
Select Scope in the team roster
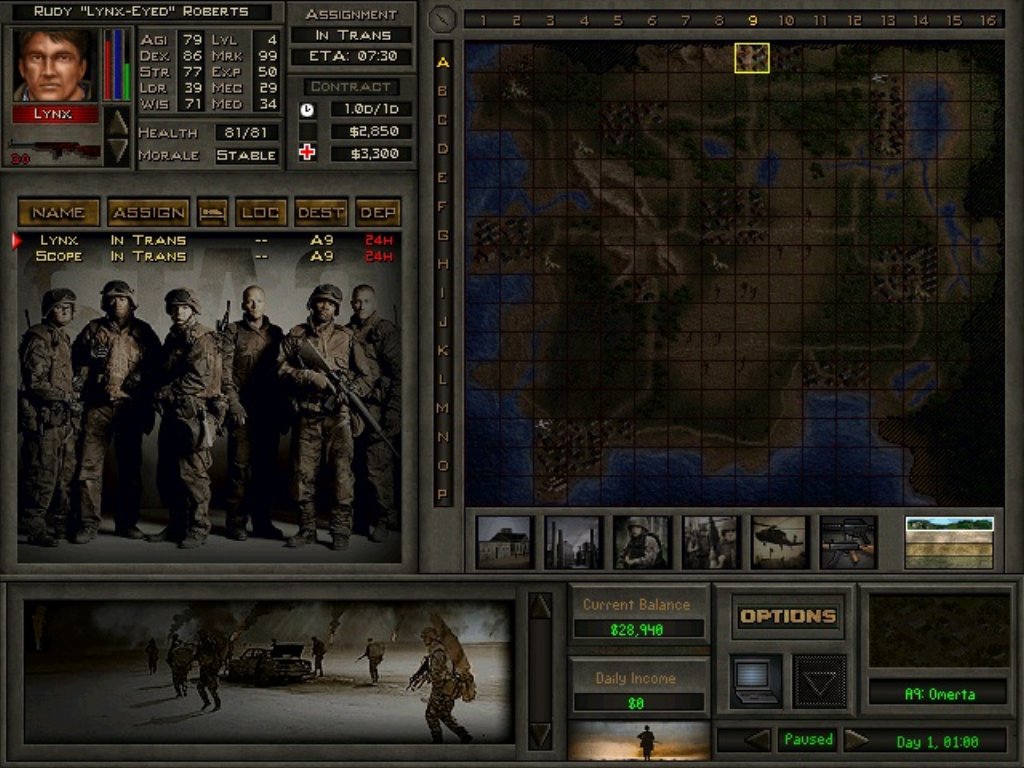58,256
